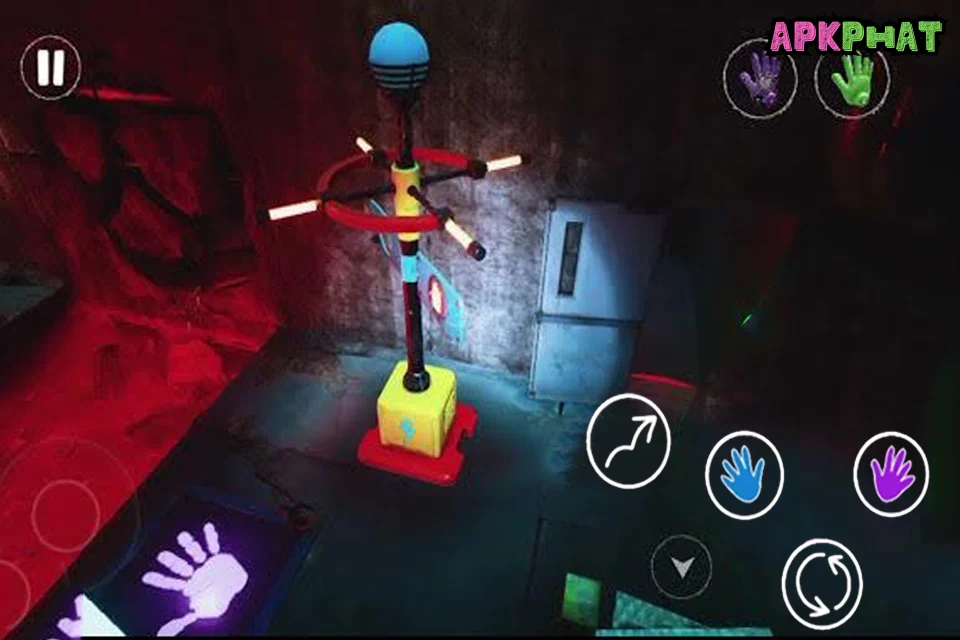Screen dimensions: 960x640
Task: Fire the purple hand button in white circle
Action: (891, 473)
